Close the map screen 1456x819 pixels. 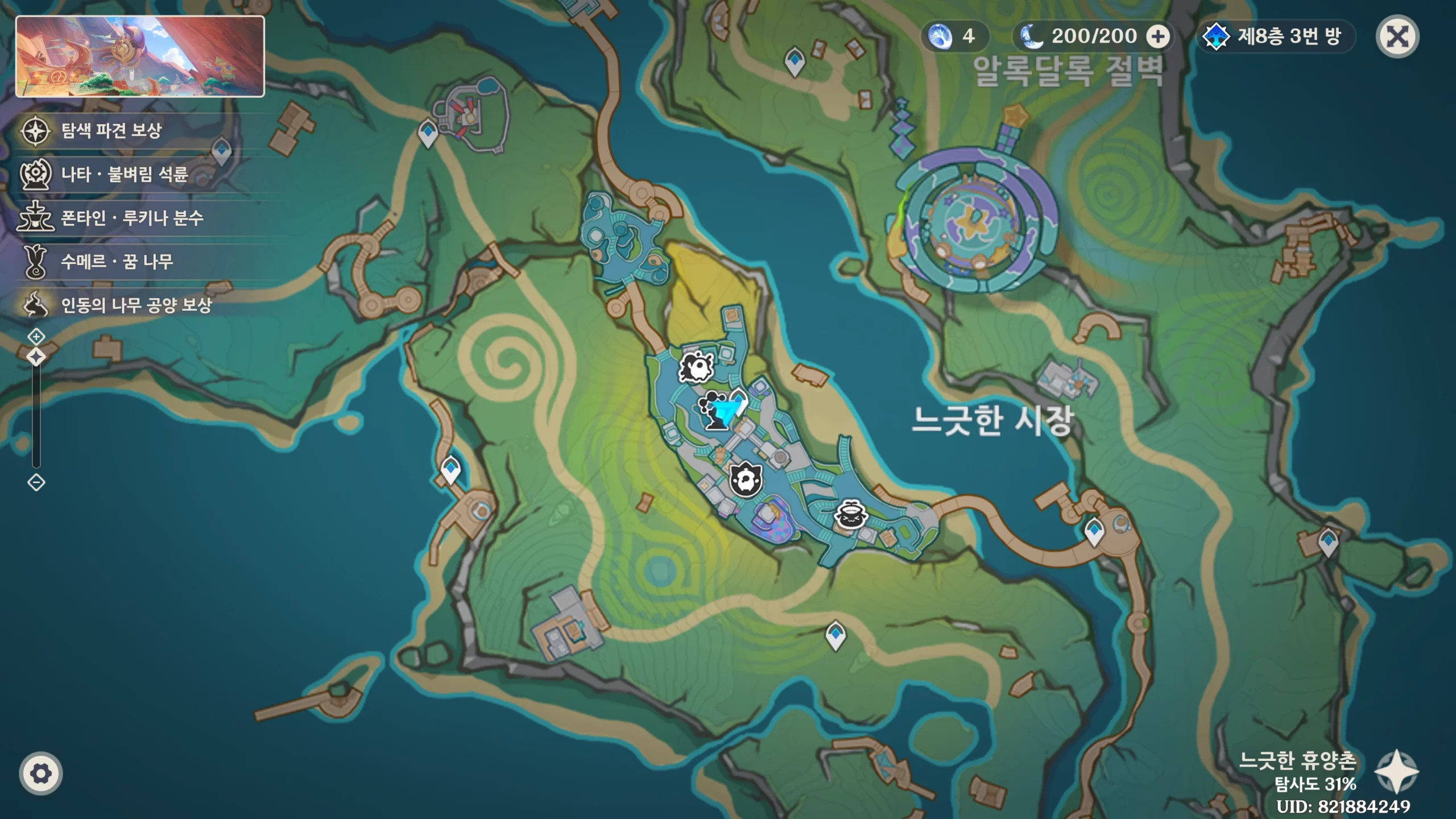tap(1397, 37)
